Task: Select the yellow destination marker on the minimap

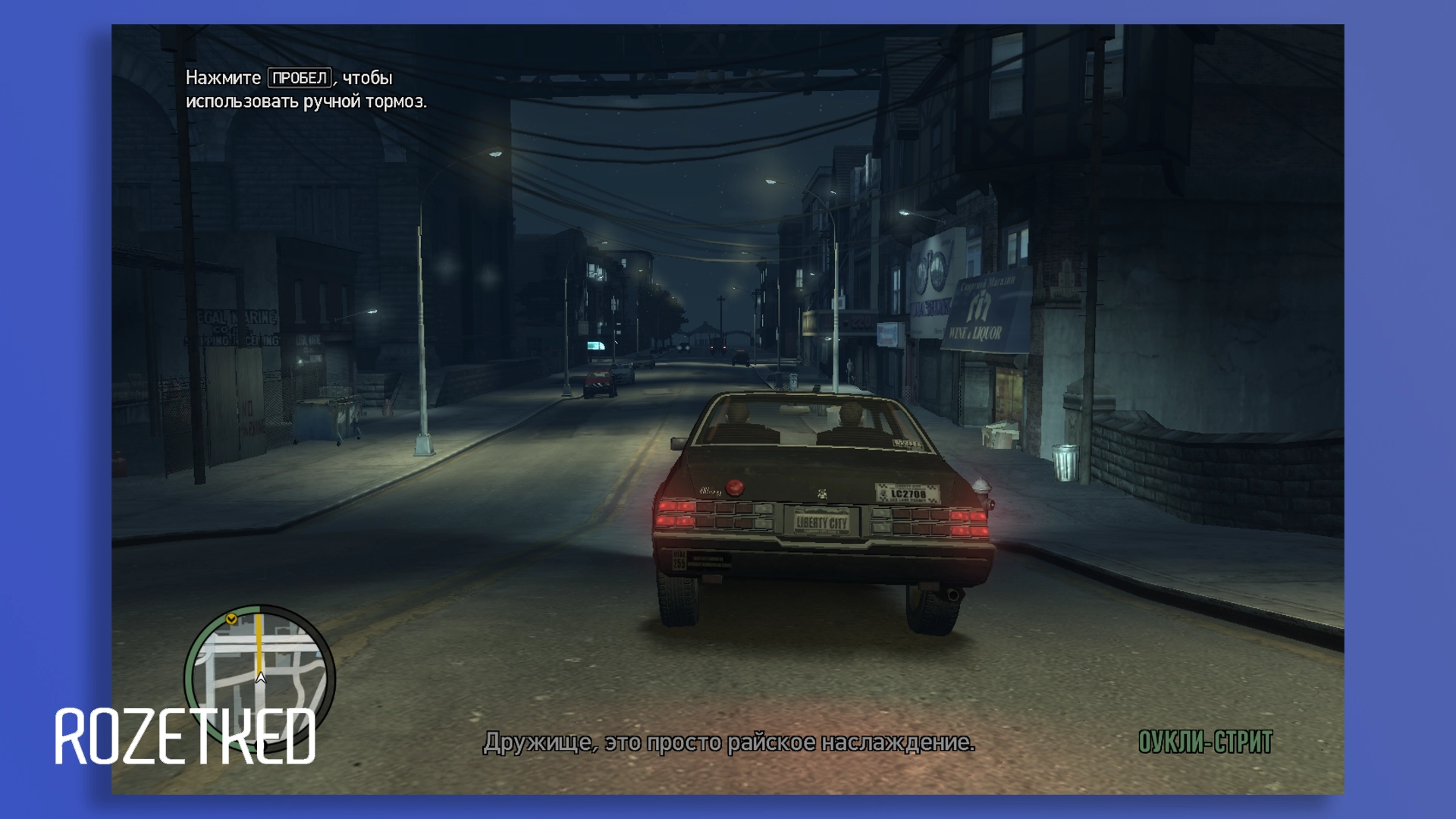Action: coord(232,620)
